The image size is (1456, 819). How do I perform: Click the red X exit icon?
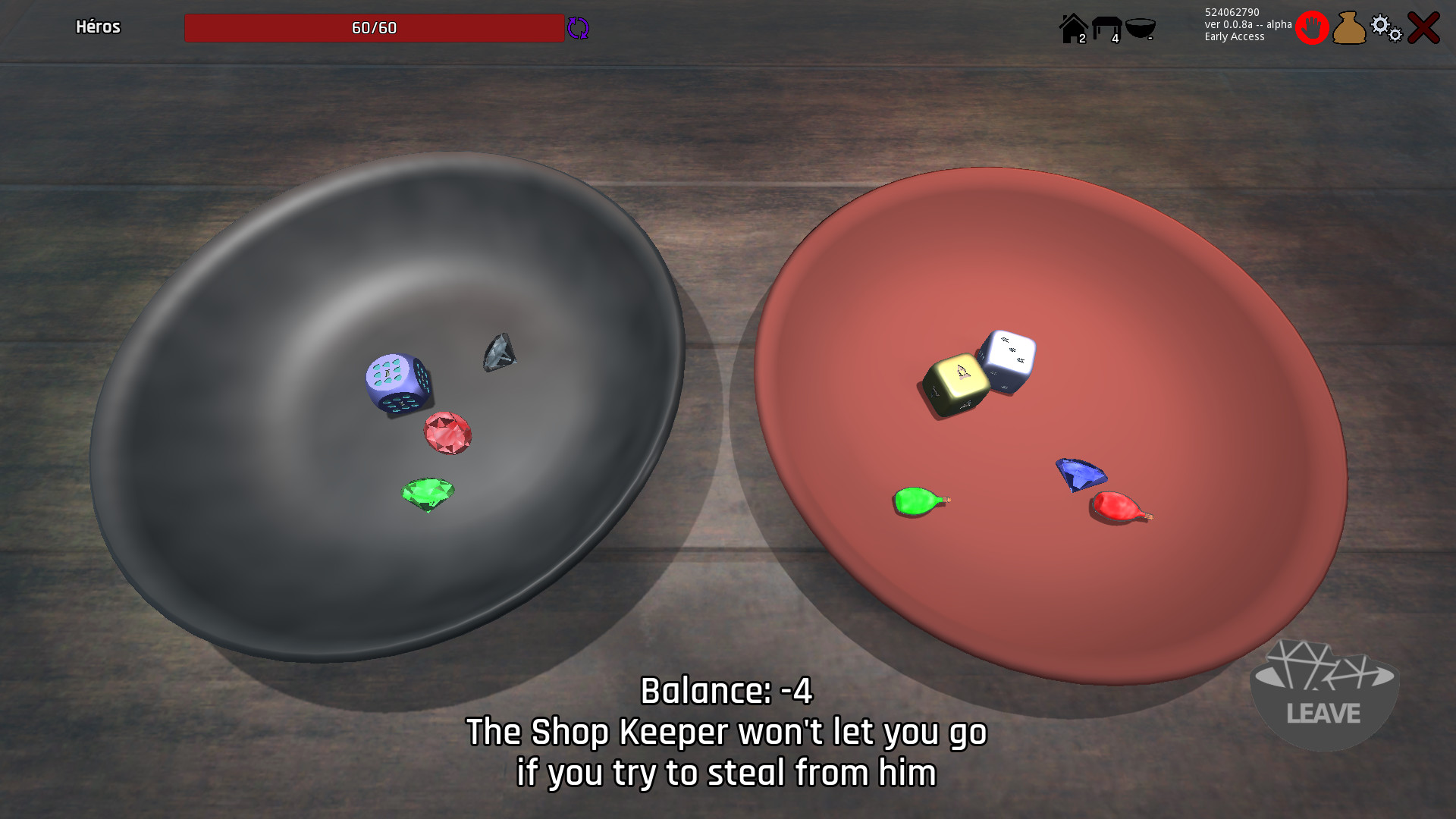pos(1423,27)
